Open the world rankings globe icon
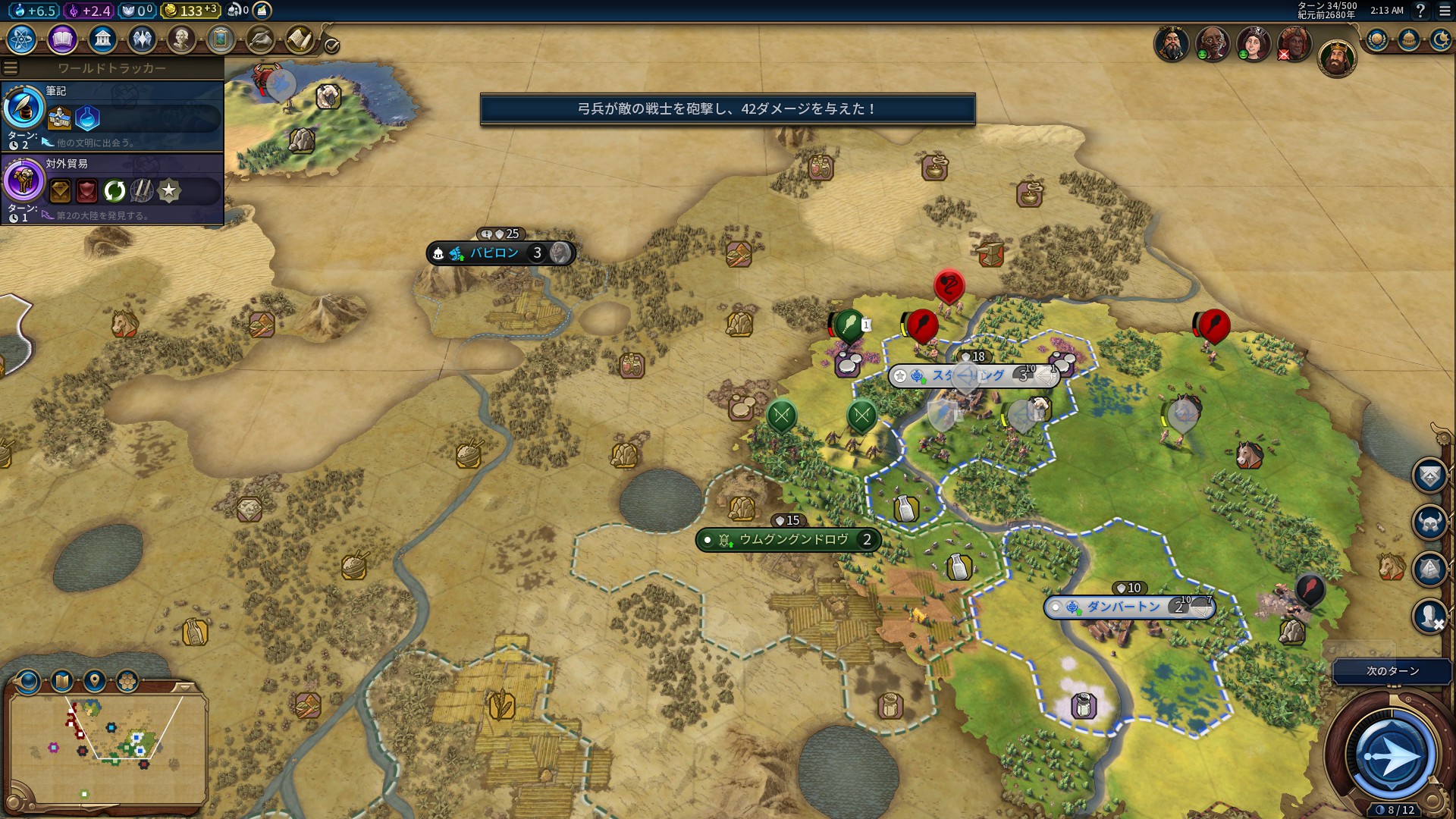 tap(1377, 39)
